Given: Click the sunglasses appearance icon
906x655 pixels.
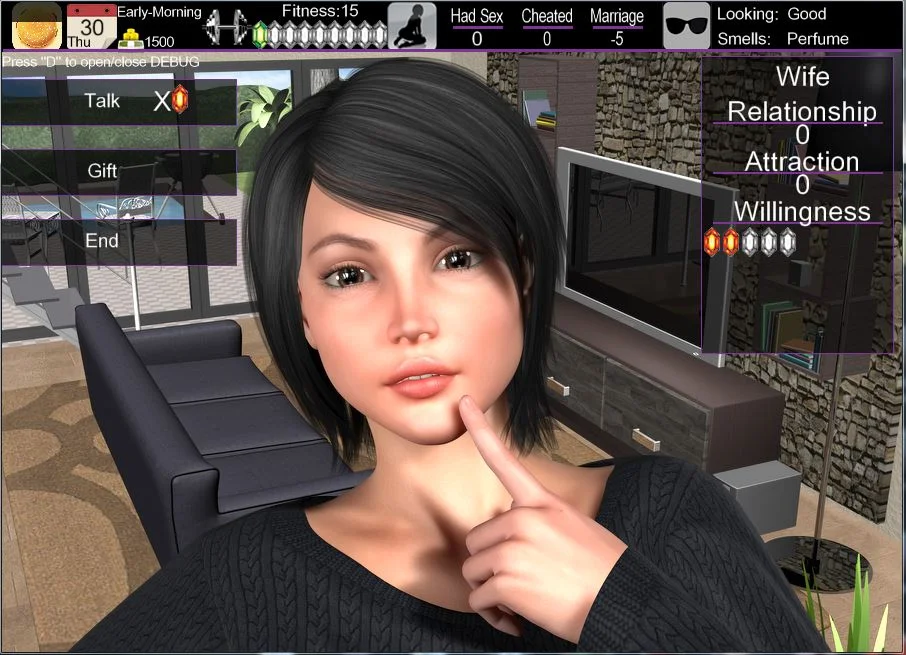Looking at the screenshot, I should (687, 26).
